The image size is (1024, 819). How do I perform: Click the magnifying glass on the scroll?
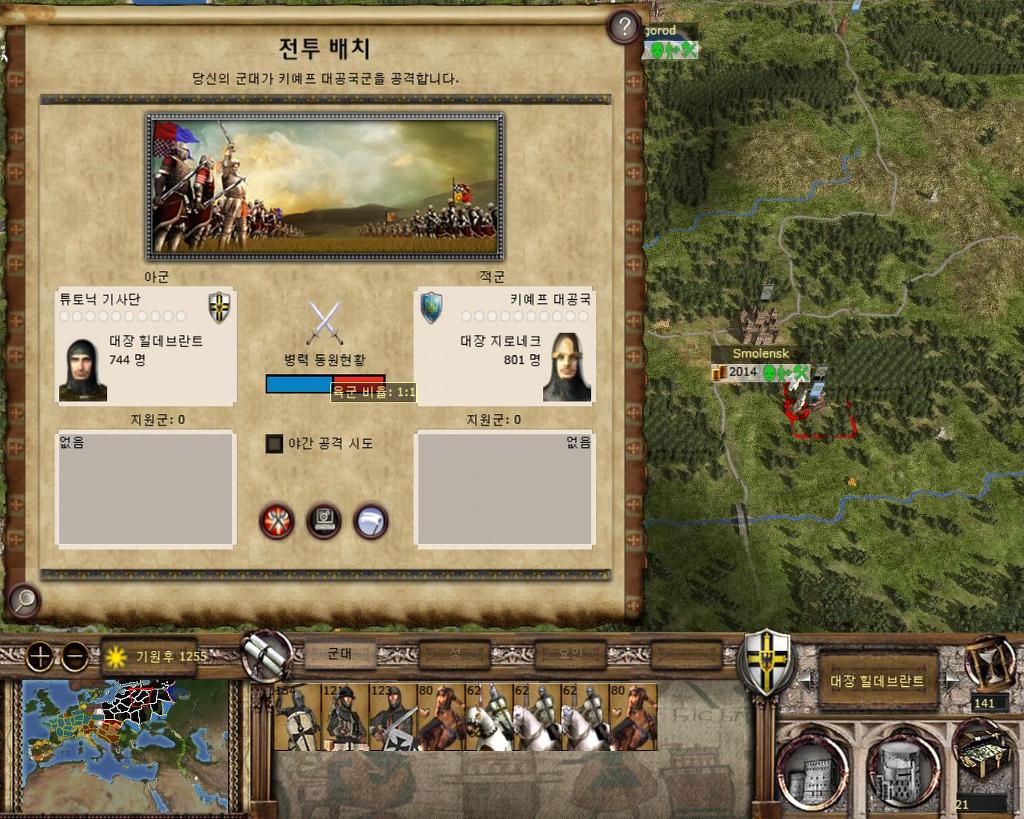coord(22,601)
